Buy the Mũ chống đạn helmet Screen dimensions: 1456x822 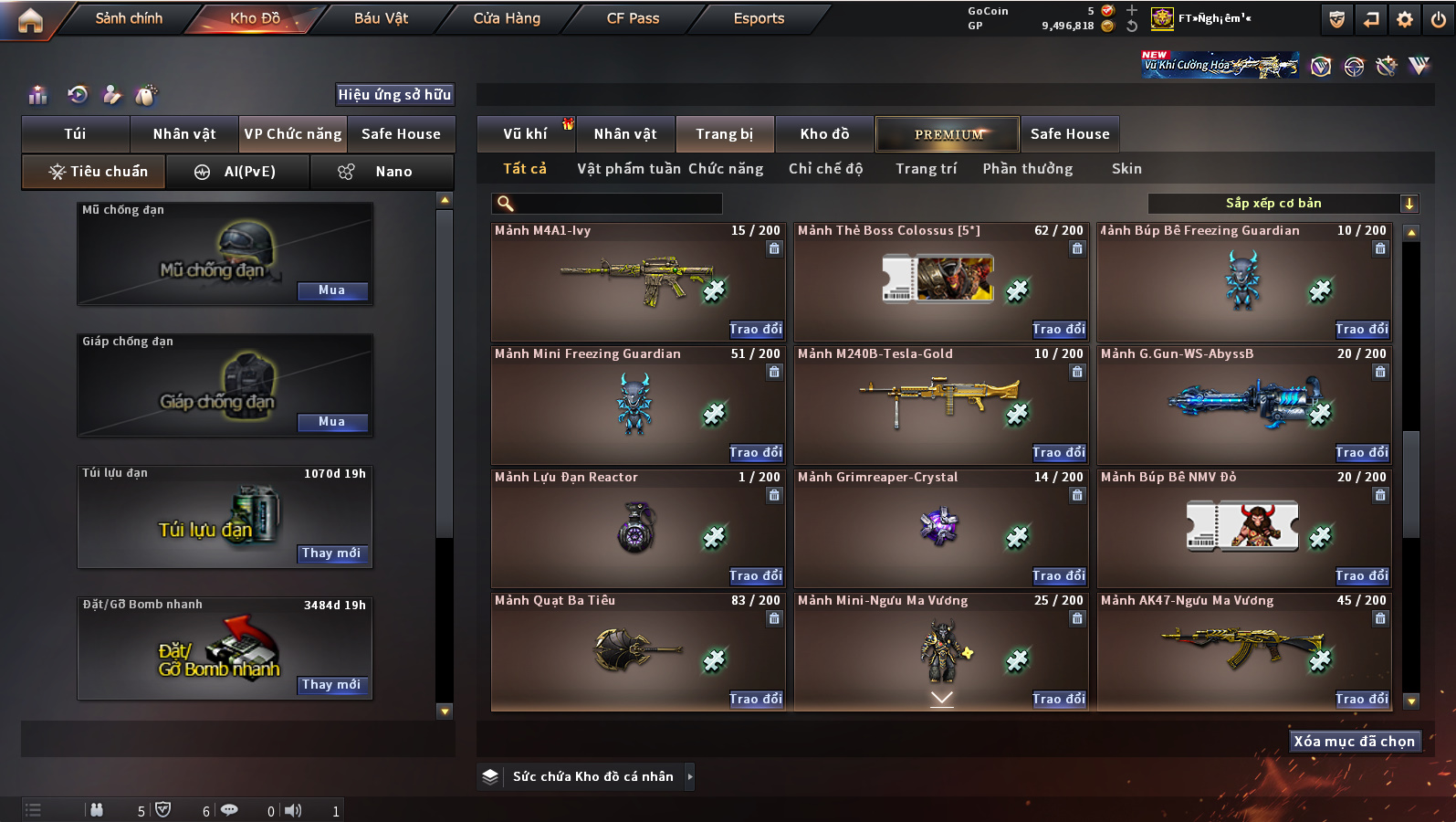point(332,290)
